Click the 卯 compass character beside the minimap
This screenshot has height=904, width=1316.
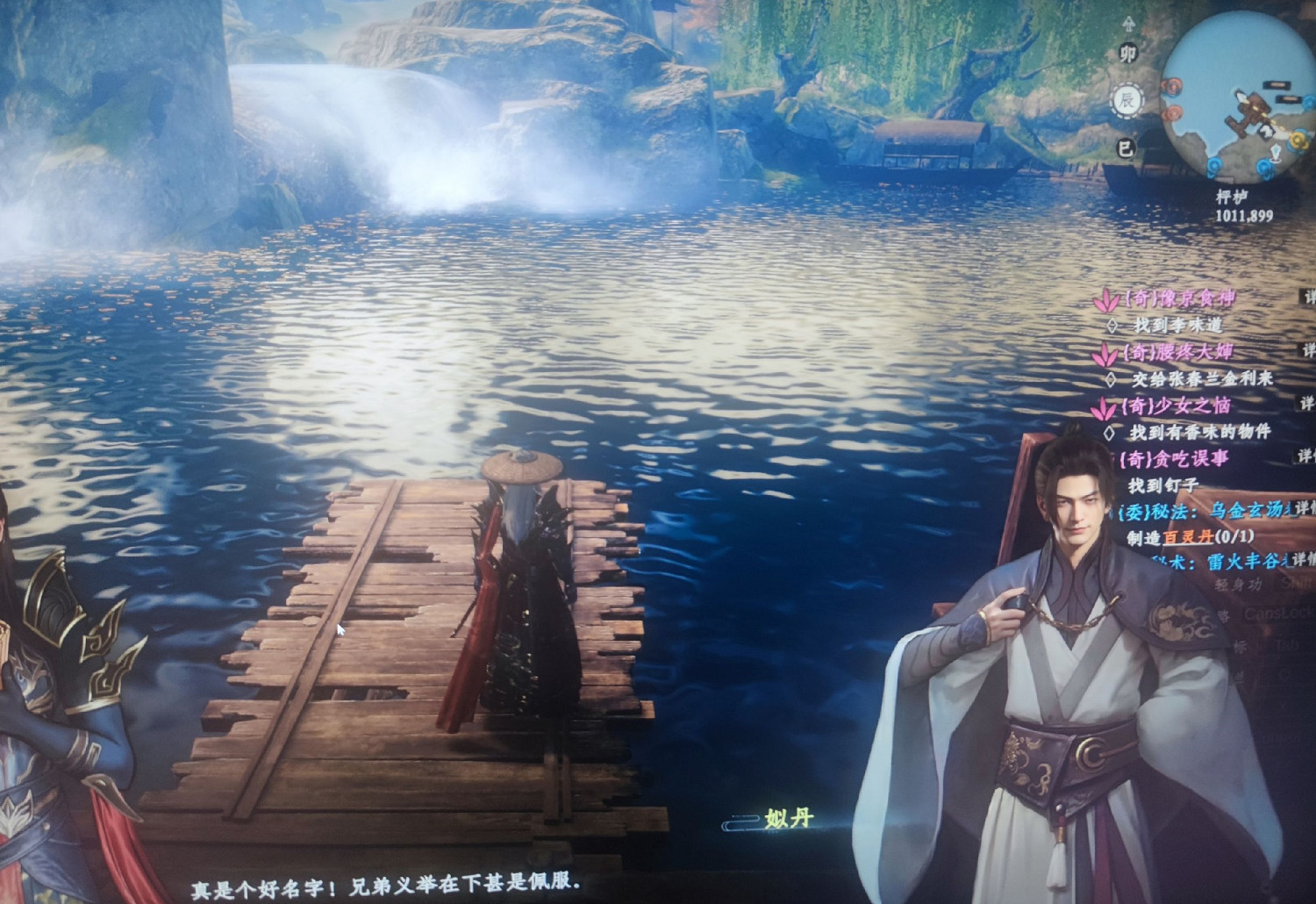pos(1129,52)
